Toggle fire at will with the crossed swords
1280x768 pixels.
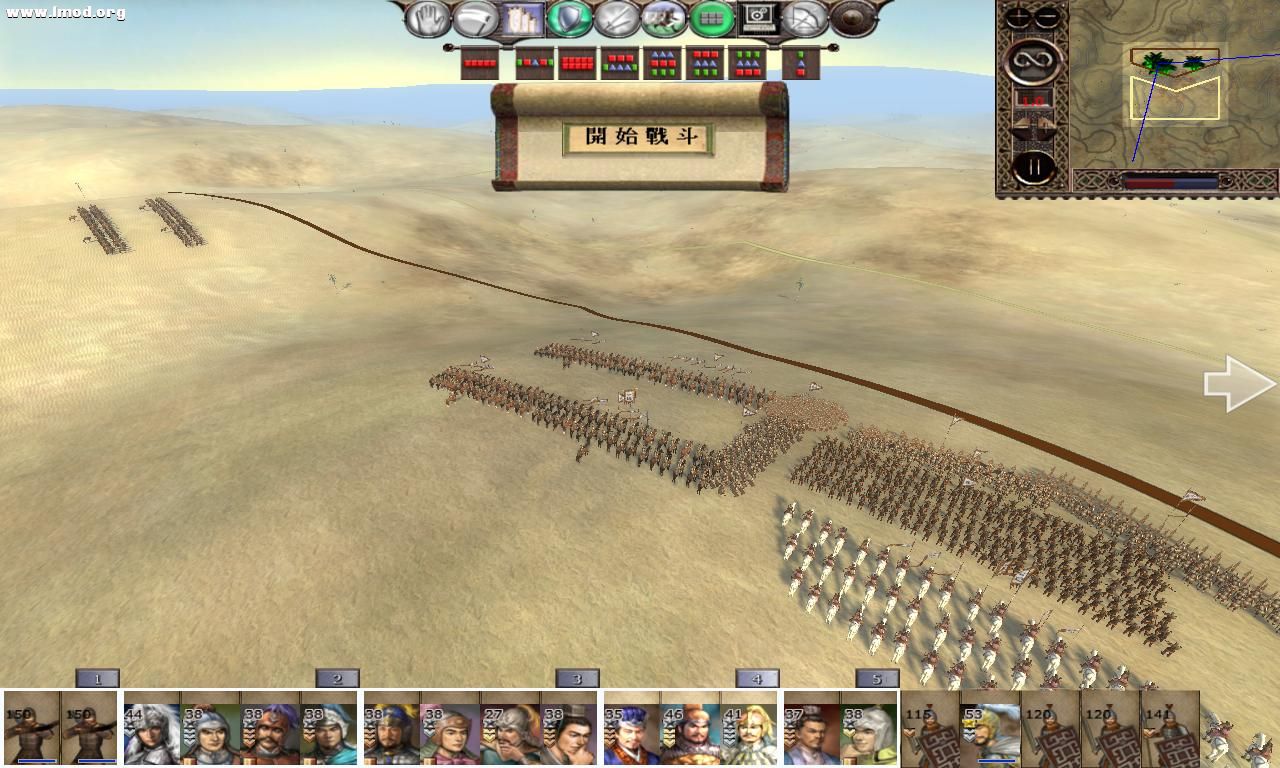[616, 19]
